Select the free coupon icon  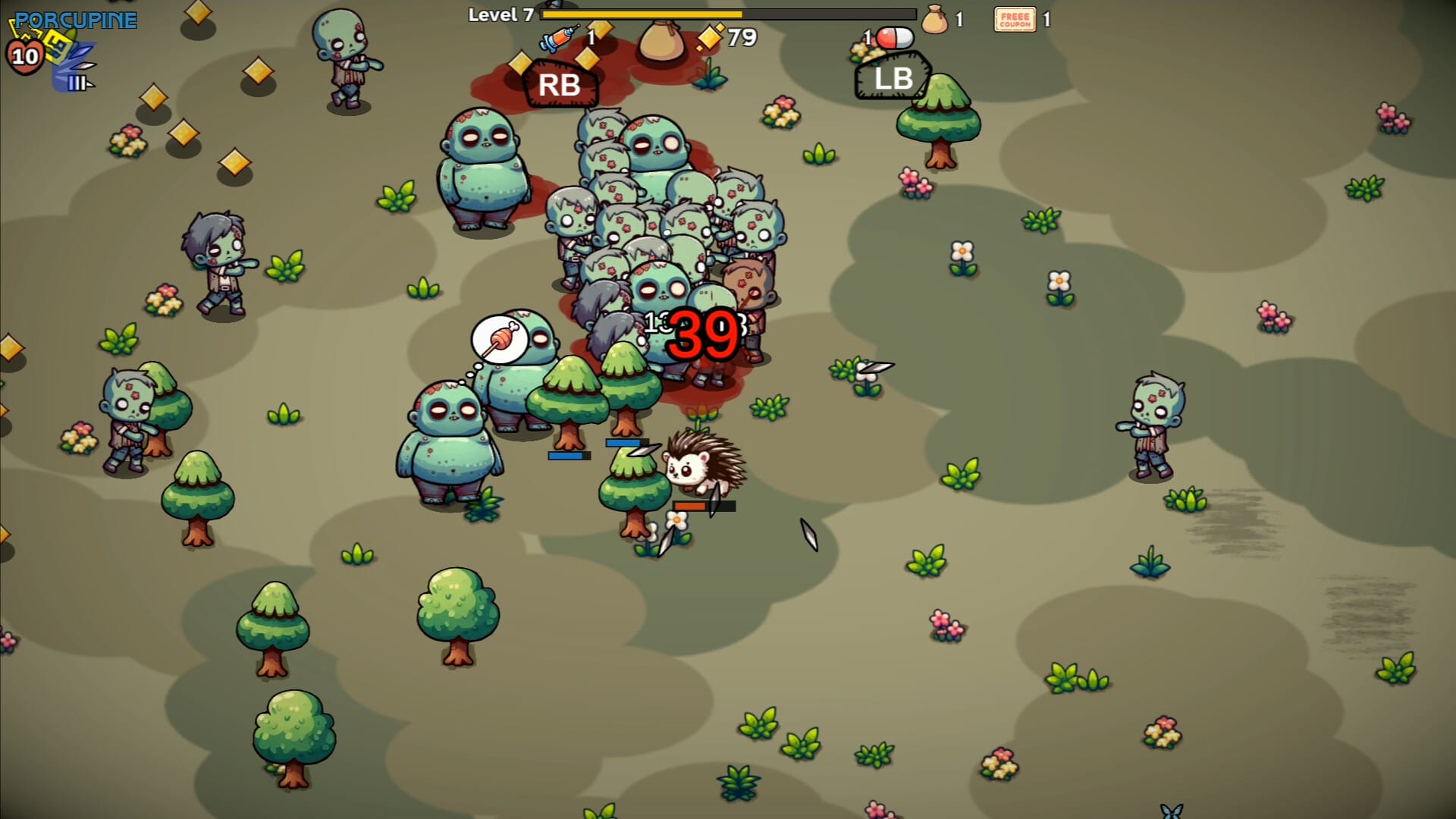point(1015,20)
